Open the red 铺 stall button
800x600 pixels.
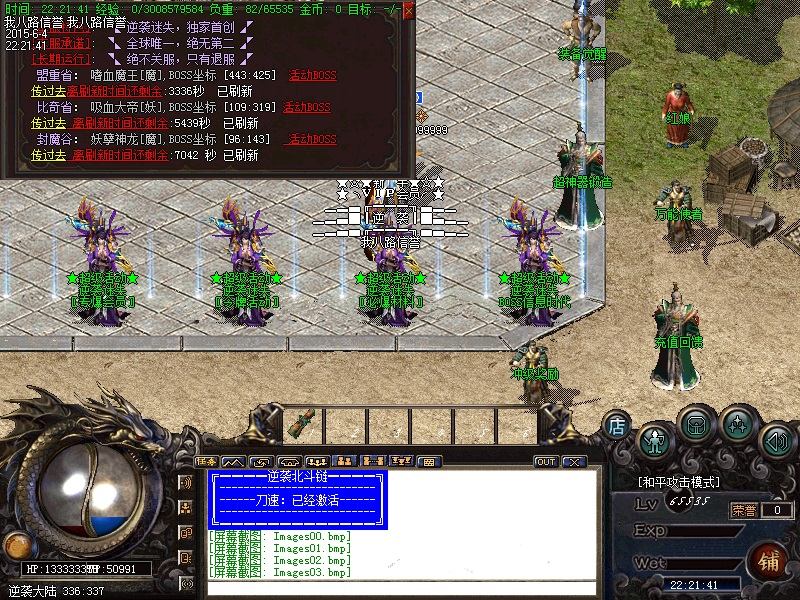770,560
